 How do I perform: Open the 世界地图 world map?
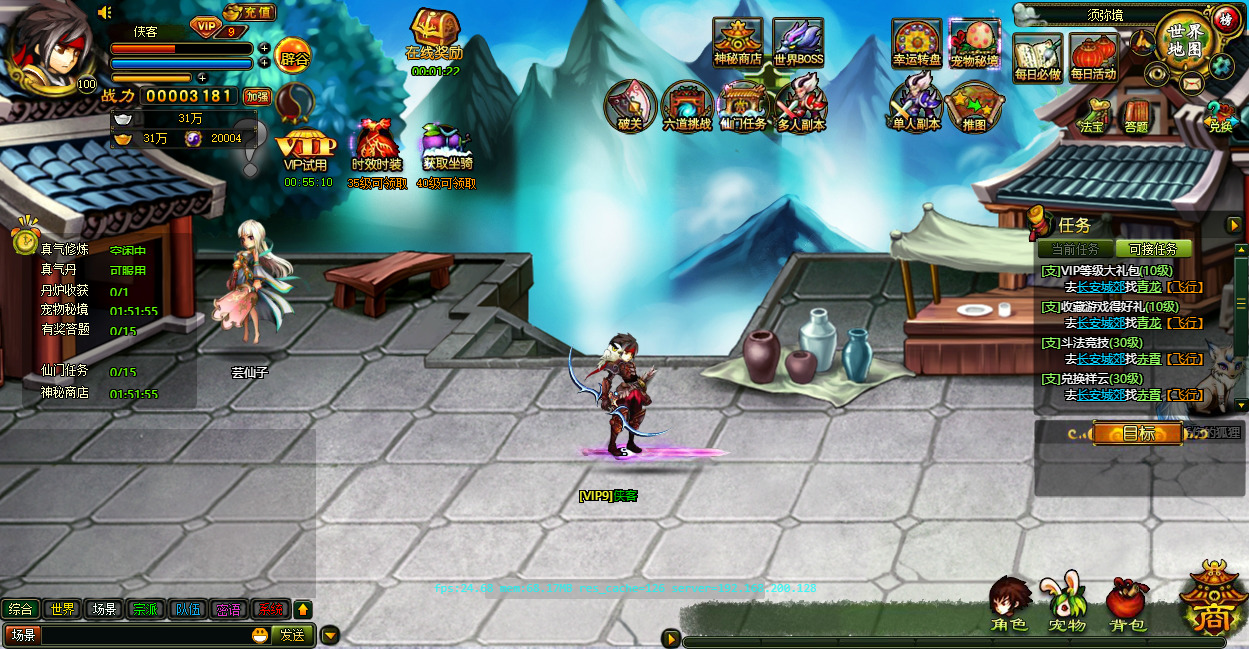click(x=1183, y=38)
